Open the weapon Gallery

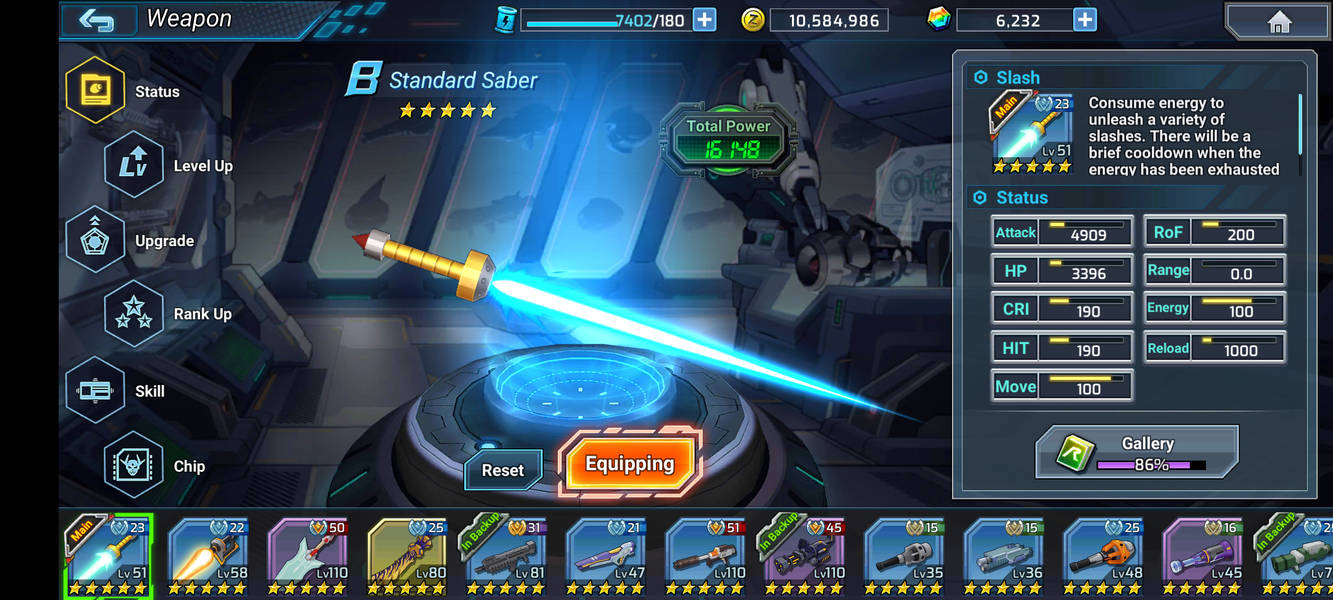(x=1137, y=452)
